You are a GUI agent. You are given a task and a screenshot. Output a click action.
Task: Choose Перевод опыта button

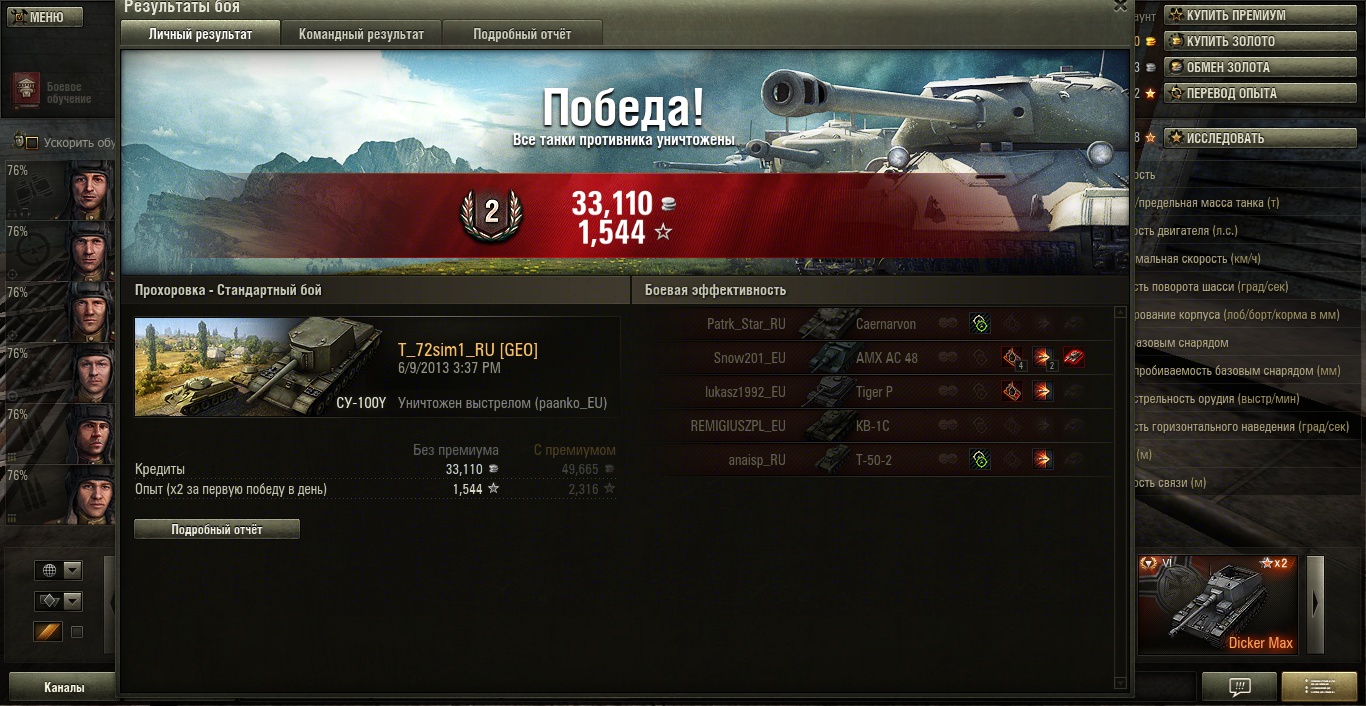(x=1237, y=94)
